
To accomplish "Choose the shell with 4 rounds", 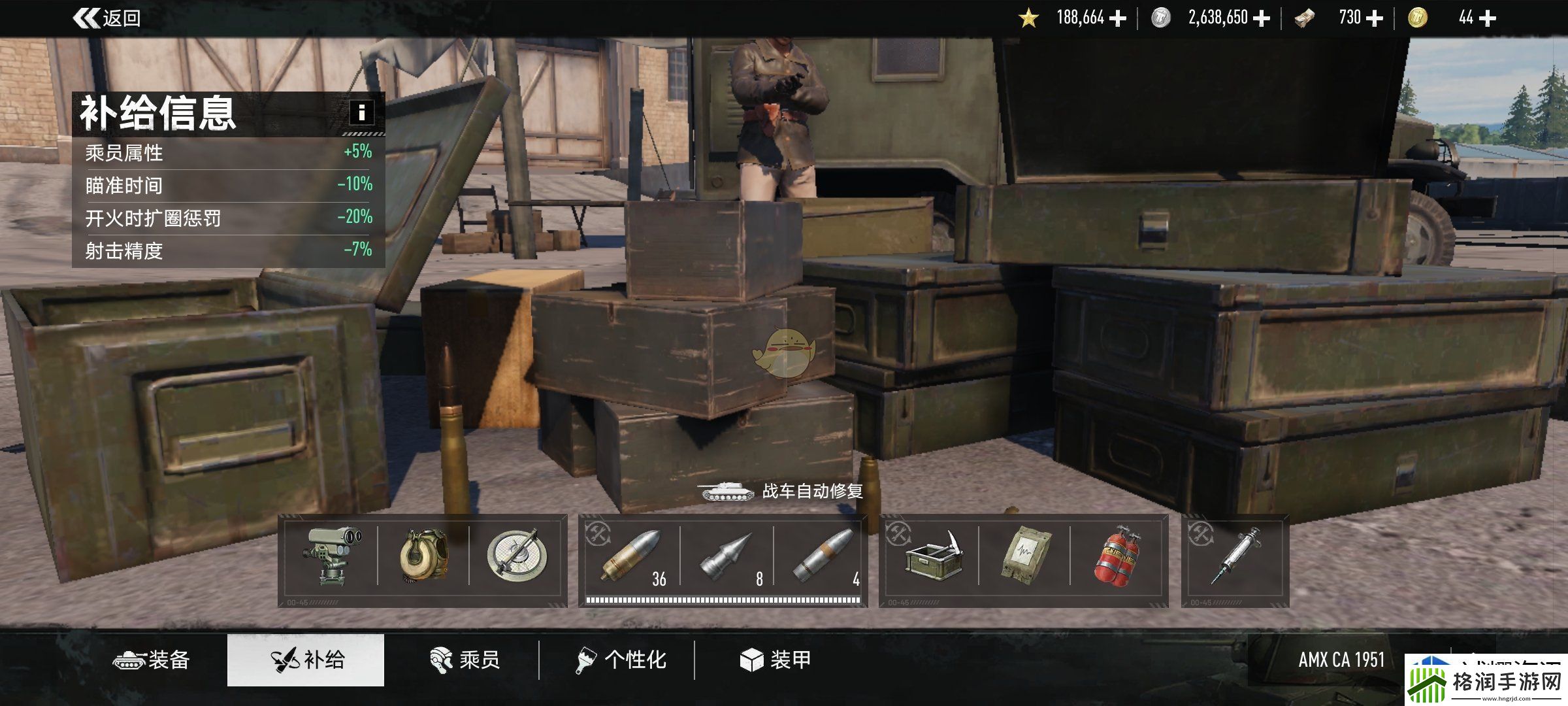I will [822, 556].
